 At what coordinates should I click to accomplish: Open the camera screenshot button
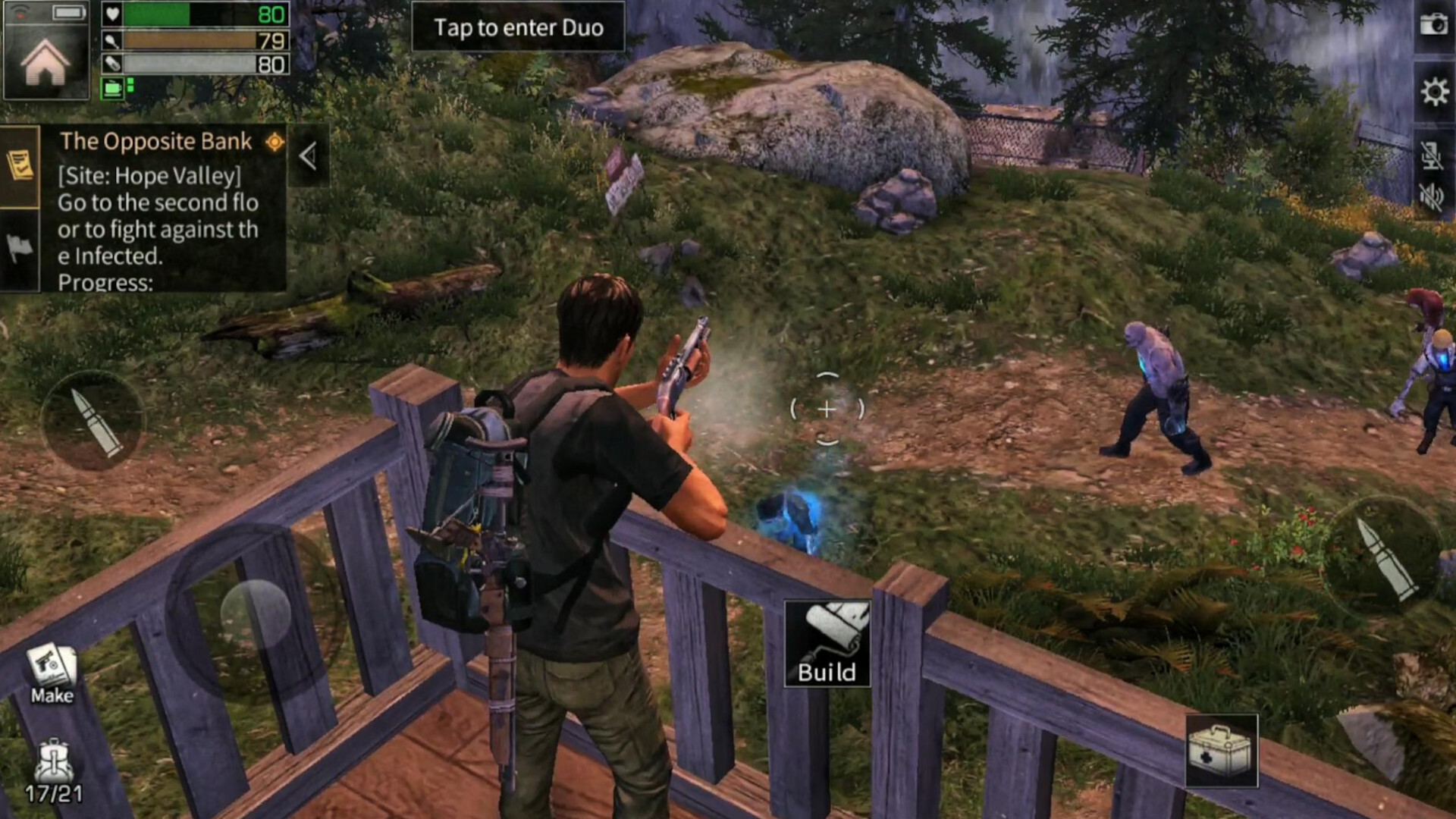click(1433, 25)
